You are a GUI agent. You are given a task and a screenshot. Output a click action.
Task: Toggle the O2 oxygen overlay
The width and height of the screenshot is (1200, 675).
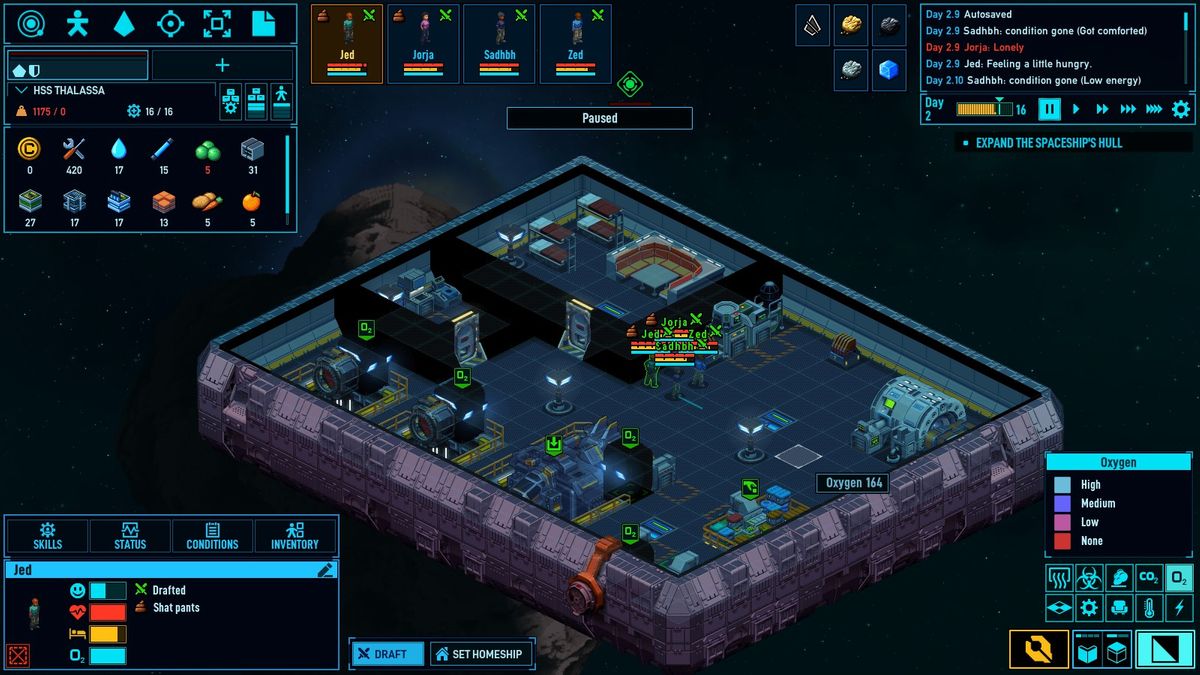point(1180,577)
